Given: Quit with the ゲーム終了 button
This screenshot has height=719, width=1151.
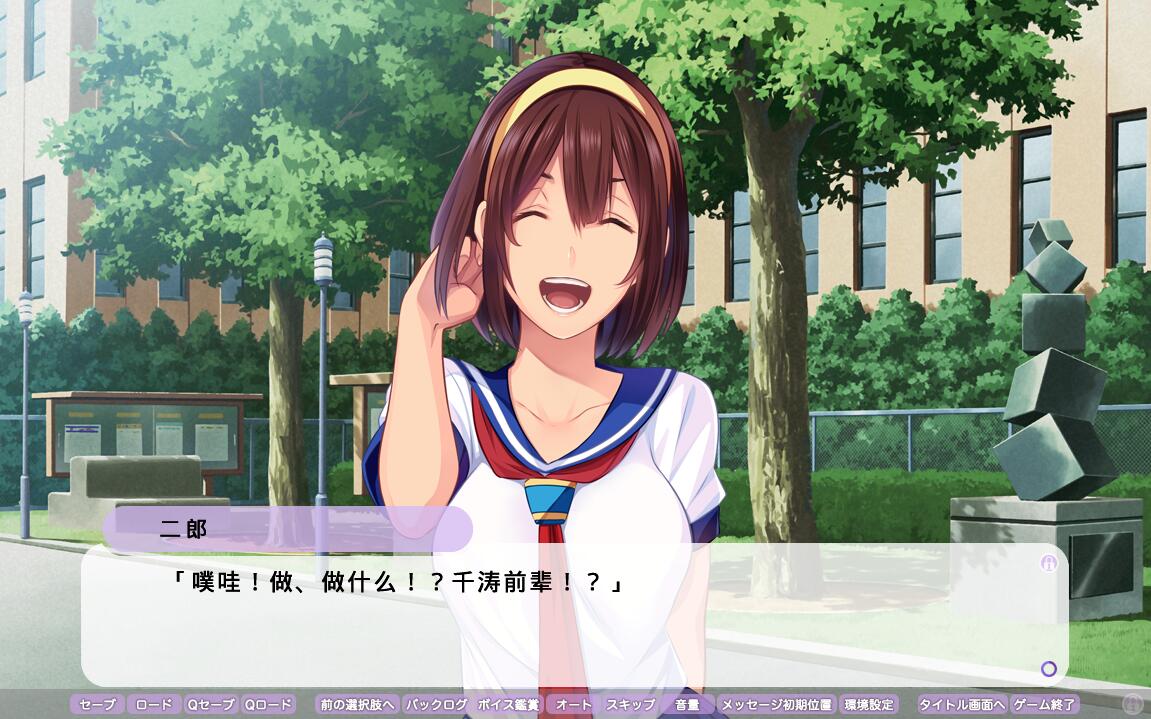Looking at the screenshot, I should click(x=1044, y=704).
